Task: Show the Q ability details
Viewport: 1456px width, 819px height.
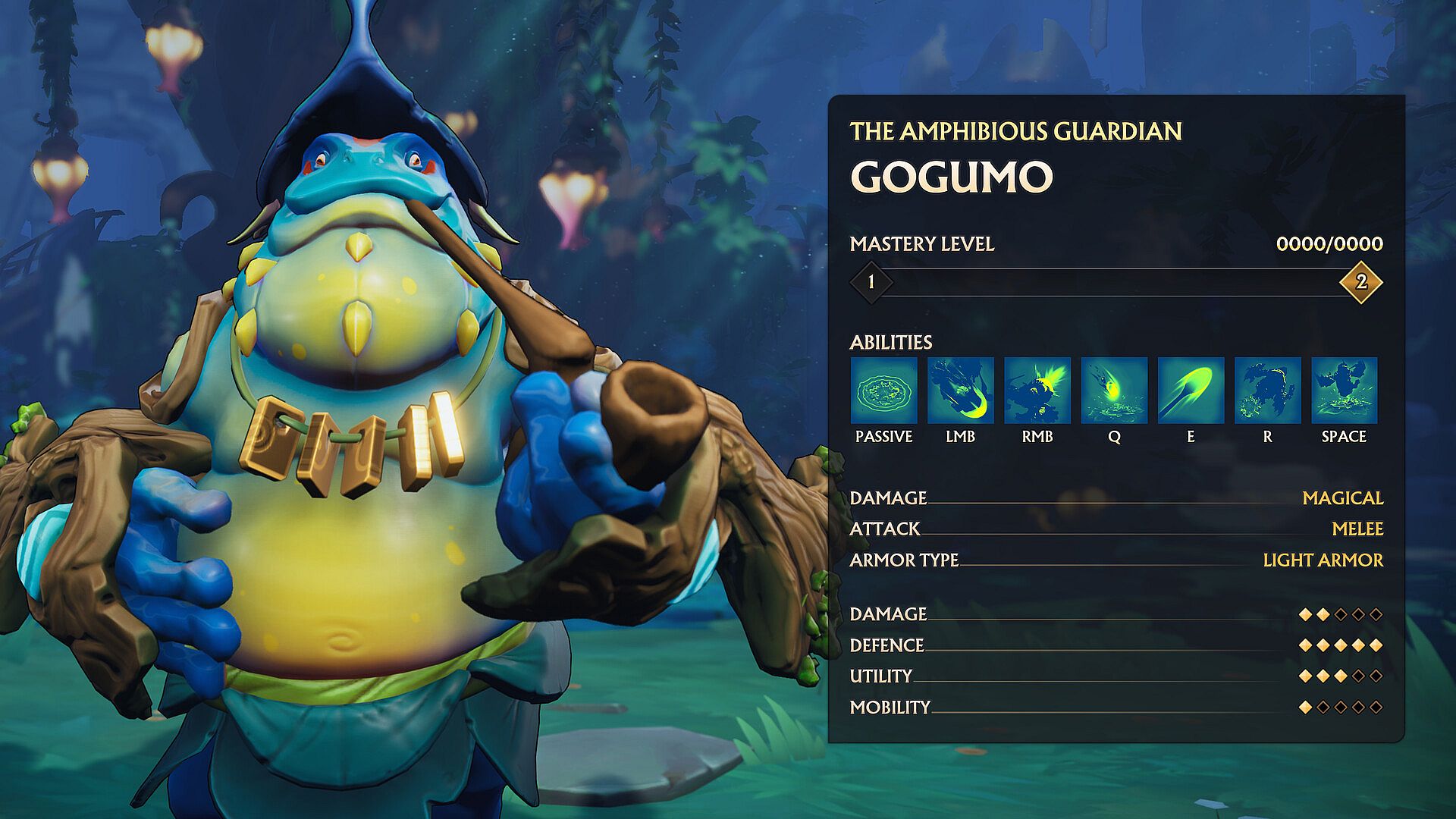Action: click(x=1114, y=391)
